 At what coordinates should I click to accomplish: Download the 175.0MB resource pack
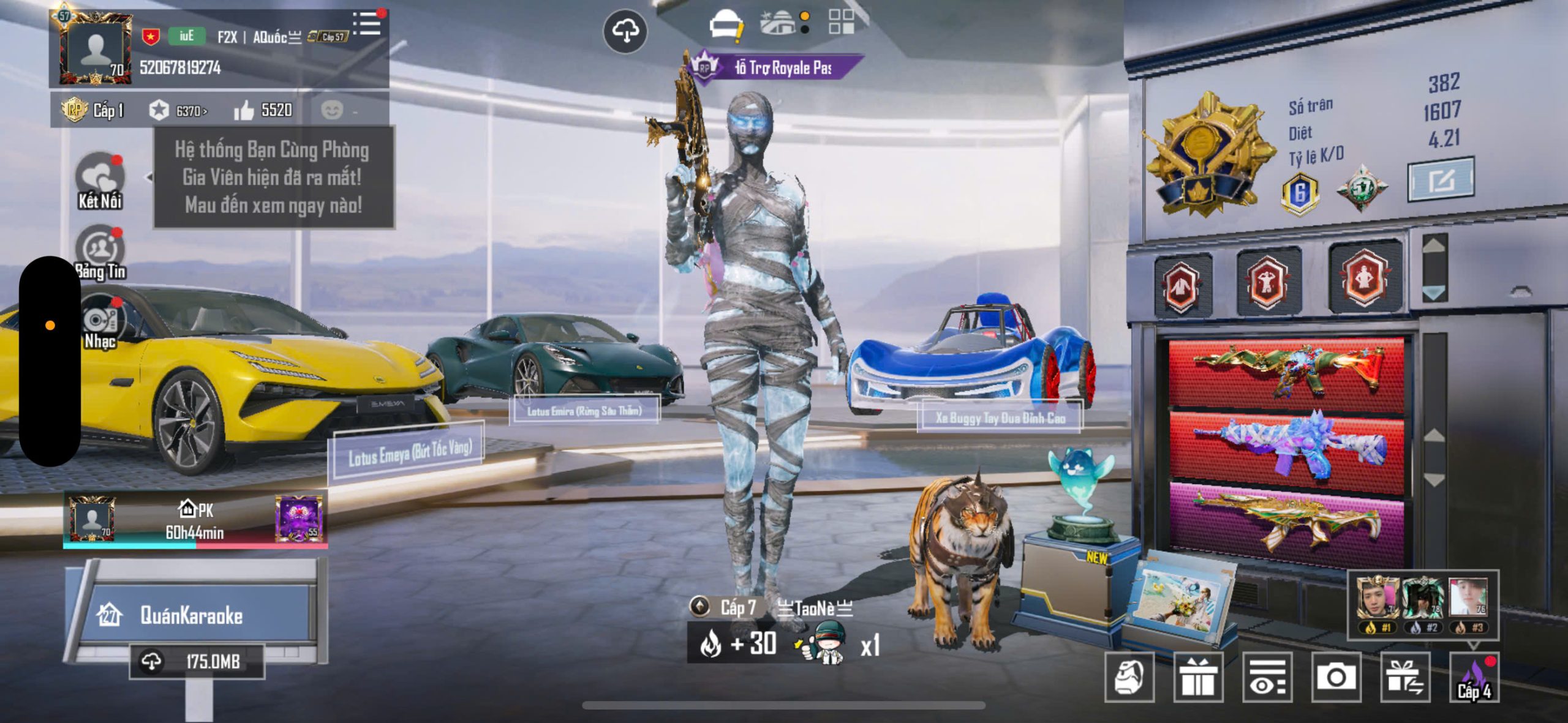tap(196, 661)
